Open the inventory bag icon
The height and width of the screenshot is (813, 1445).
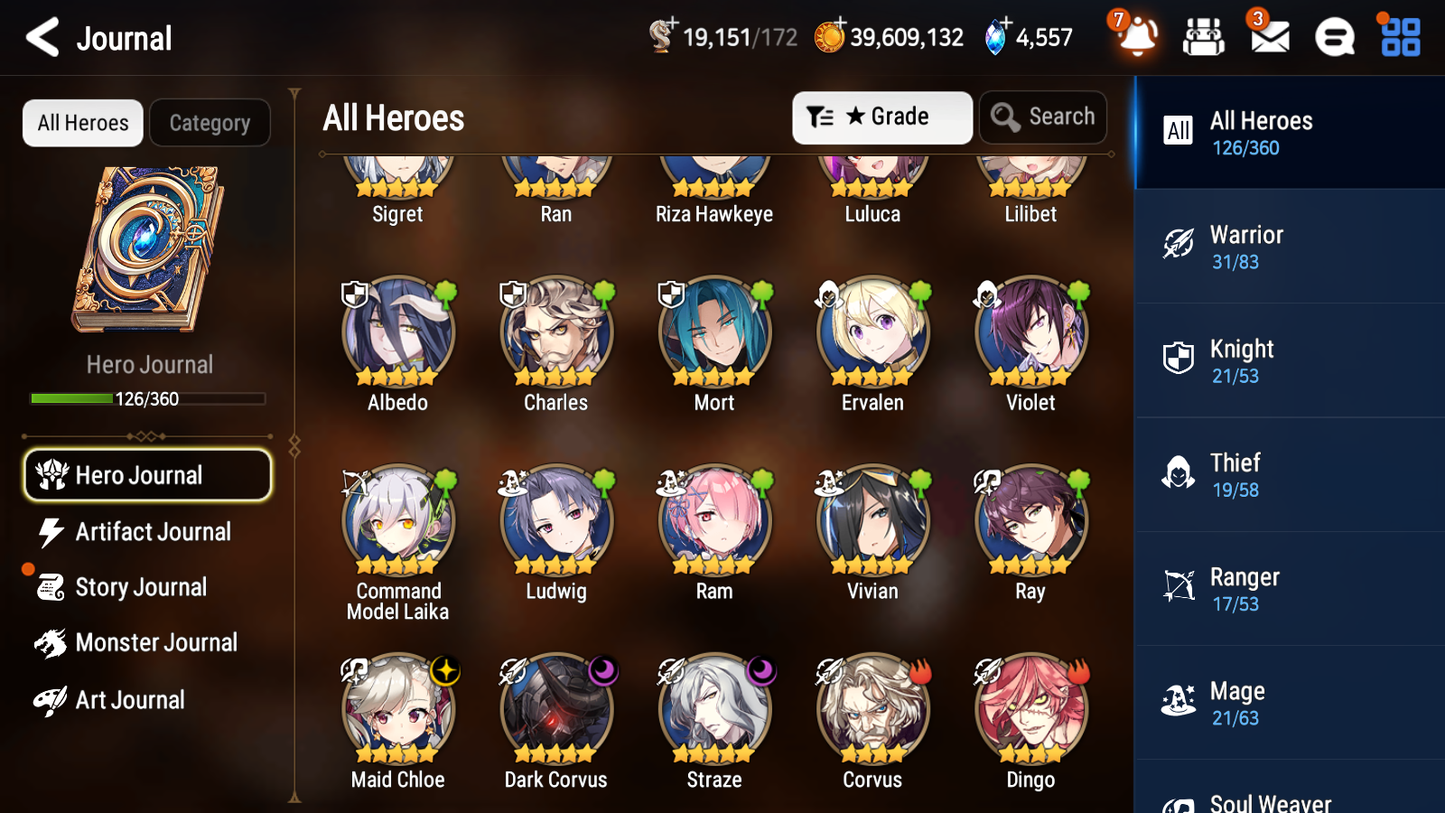1202,36
